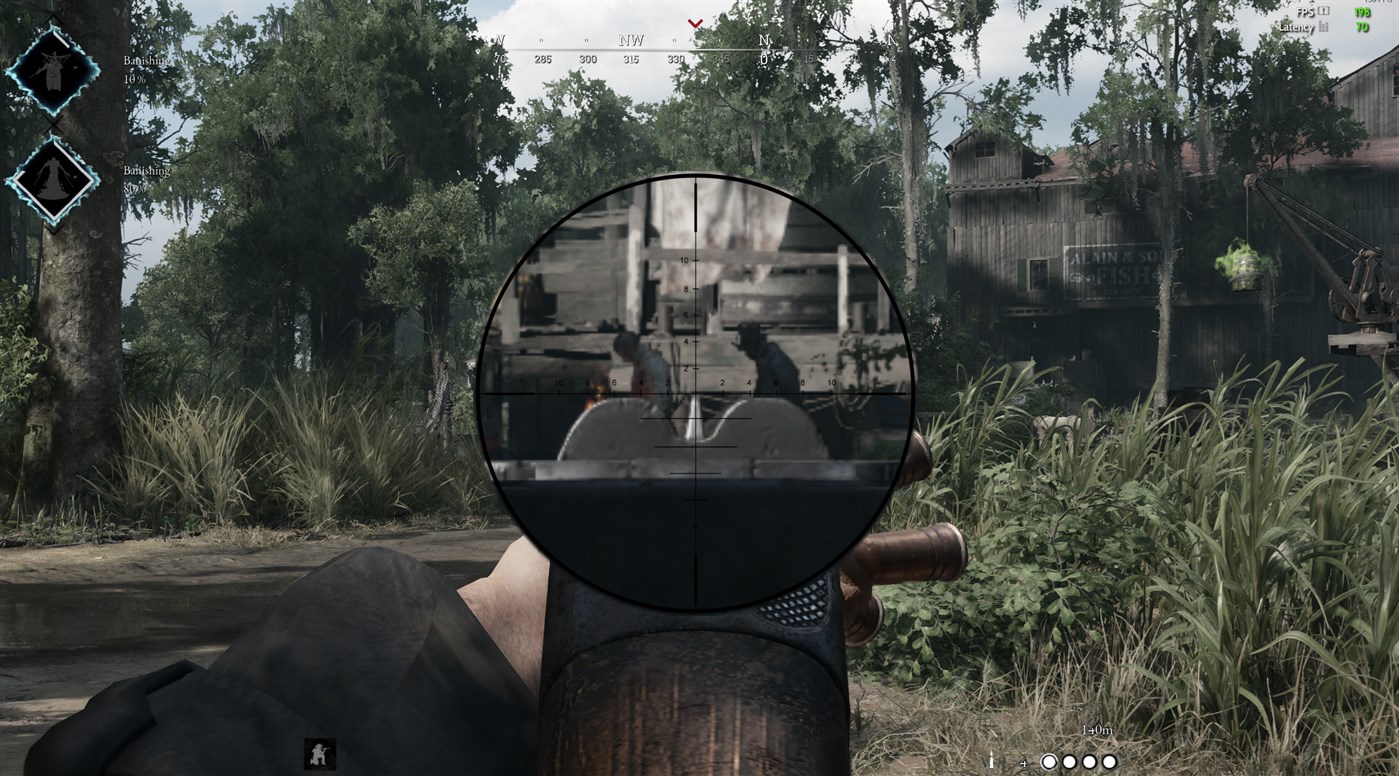Toggle the last white consumable dot
Screen dimensions: 1399x776
coord(1109,761)
